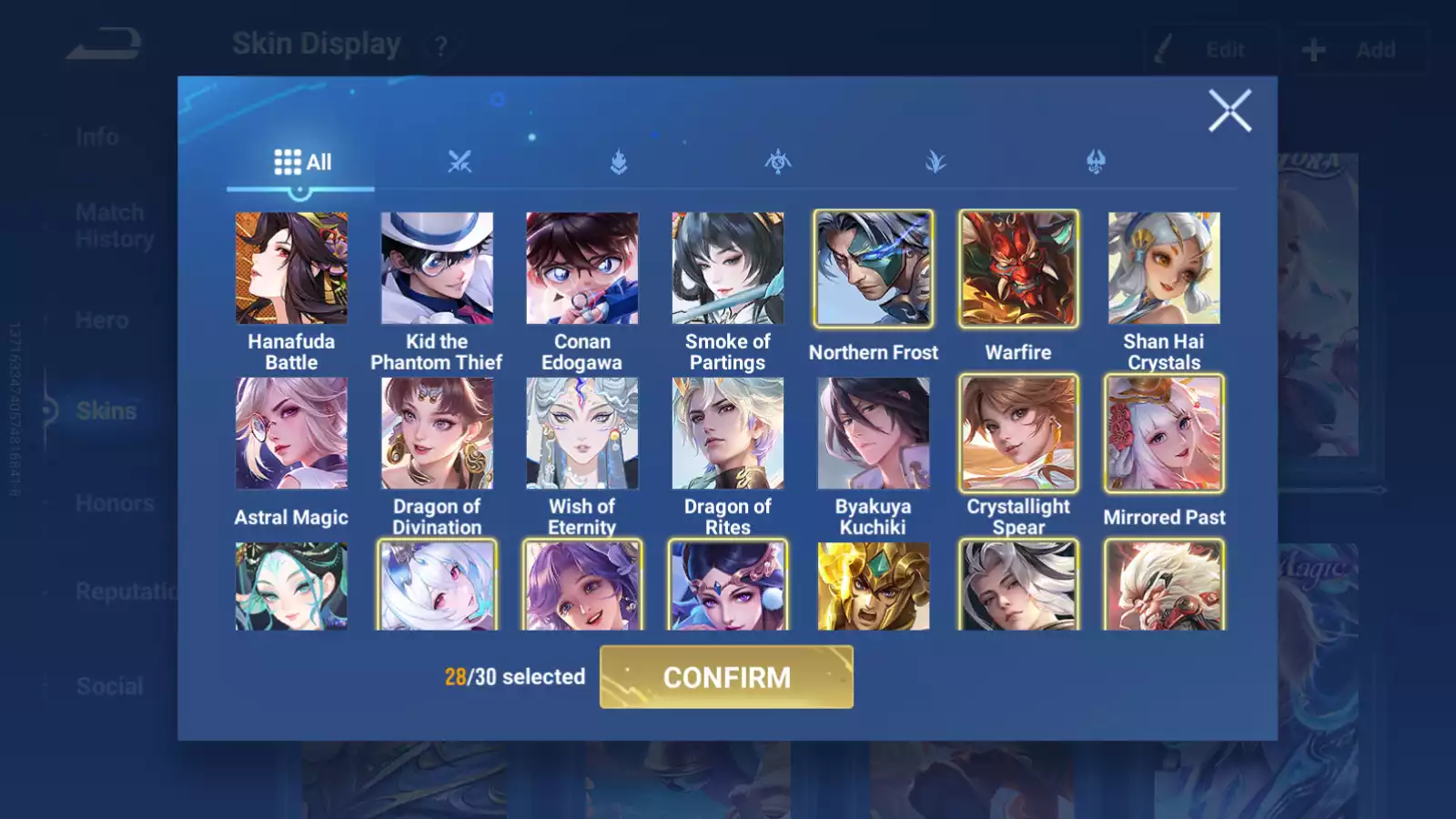Click the Hanafuda Battle skin thumbnail
Viewport: 1456px width, 819px height.
tap(291, 269)
